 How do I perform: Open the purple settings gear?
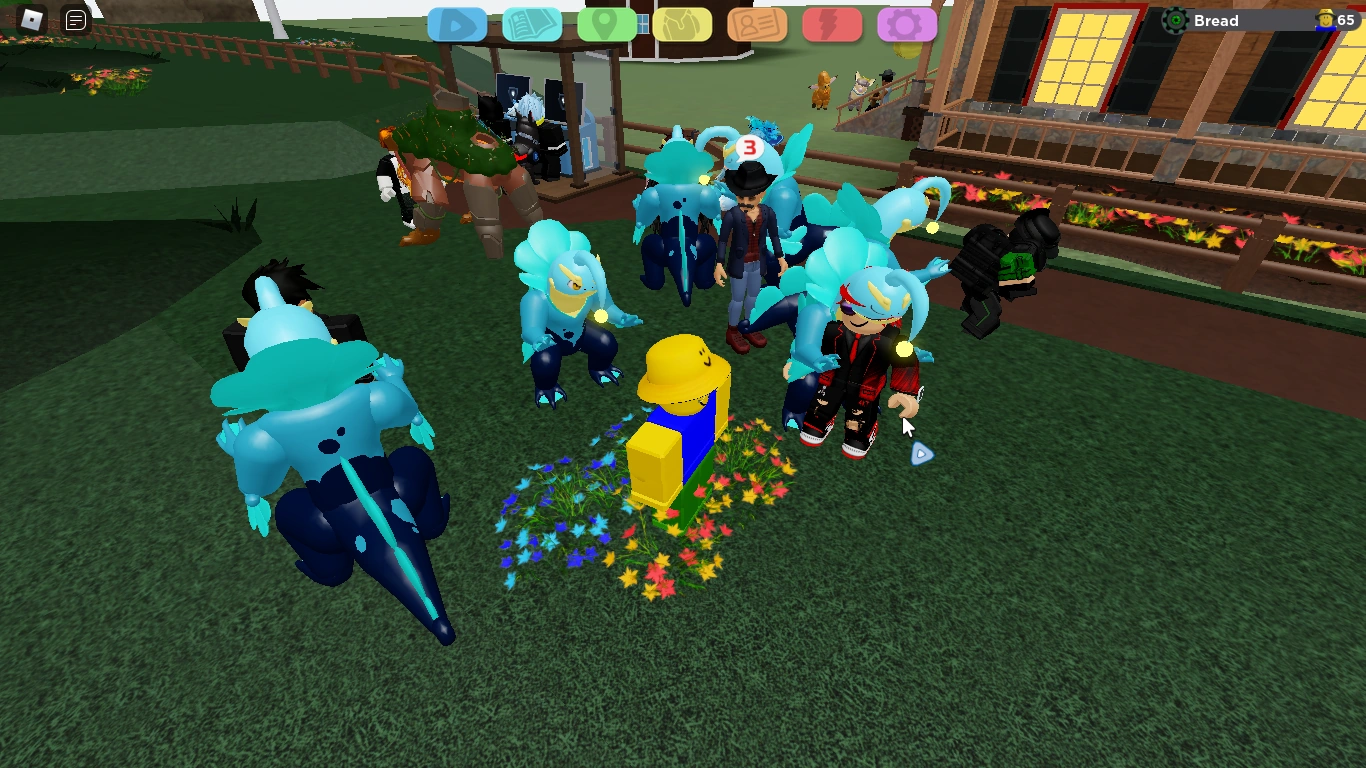[907, 21]
